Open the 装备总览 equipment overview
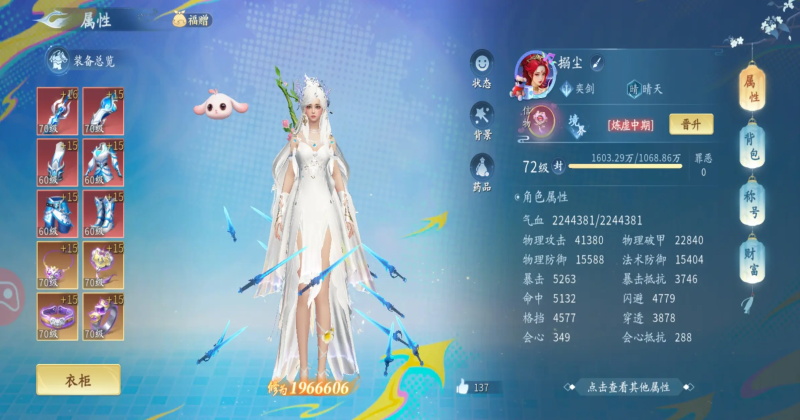800x420 pixels. [84, 61]
